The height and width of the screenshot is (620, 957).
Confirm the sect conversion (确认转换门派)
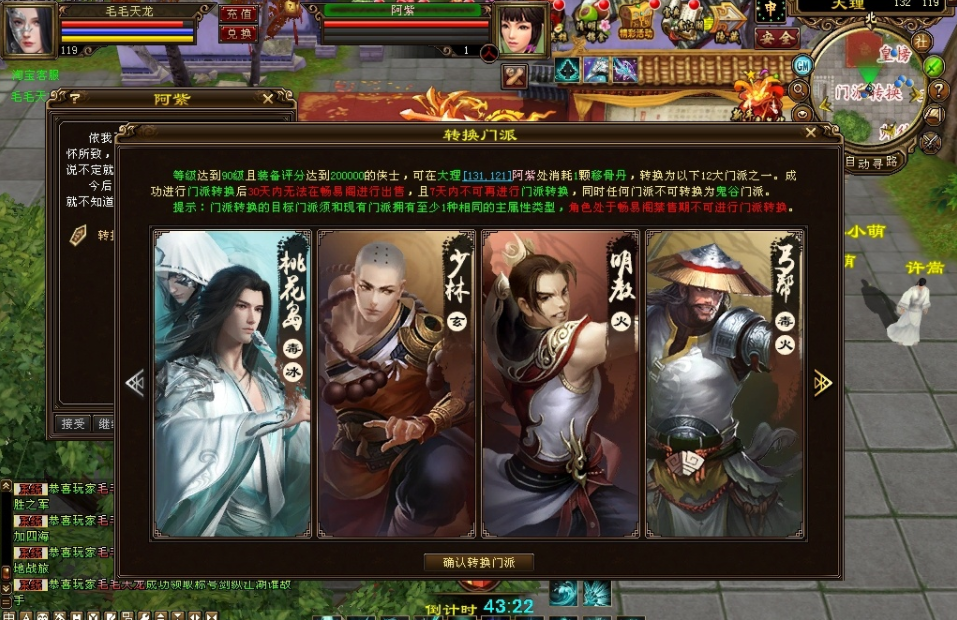(x=478, y=563)
